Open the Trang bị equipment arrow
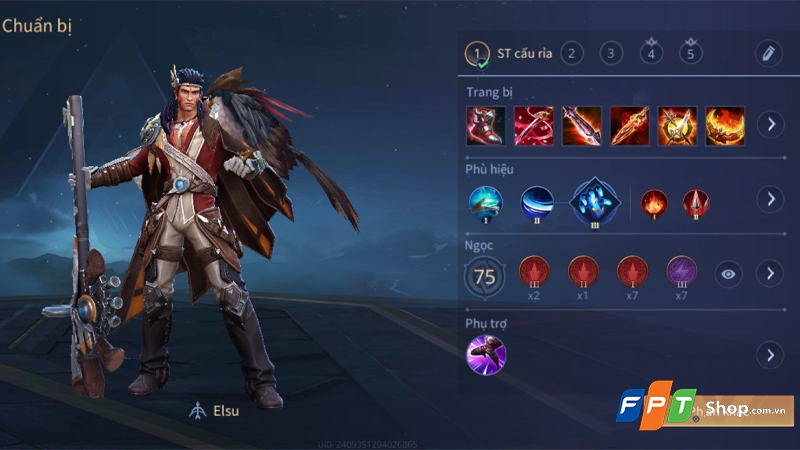800x450 pixels. [769, 125]
